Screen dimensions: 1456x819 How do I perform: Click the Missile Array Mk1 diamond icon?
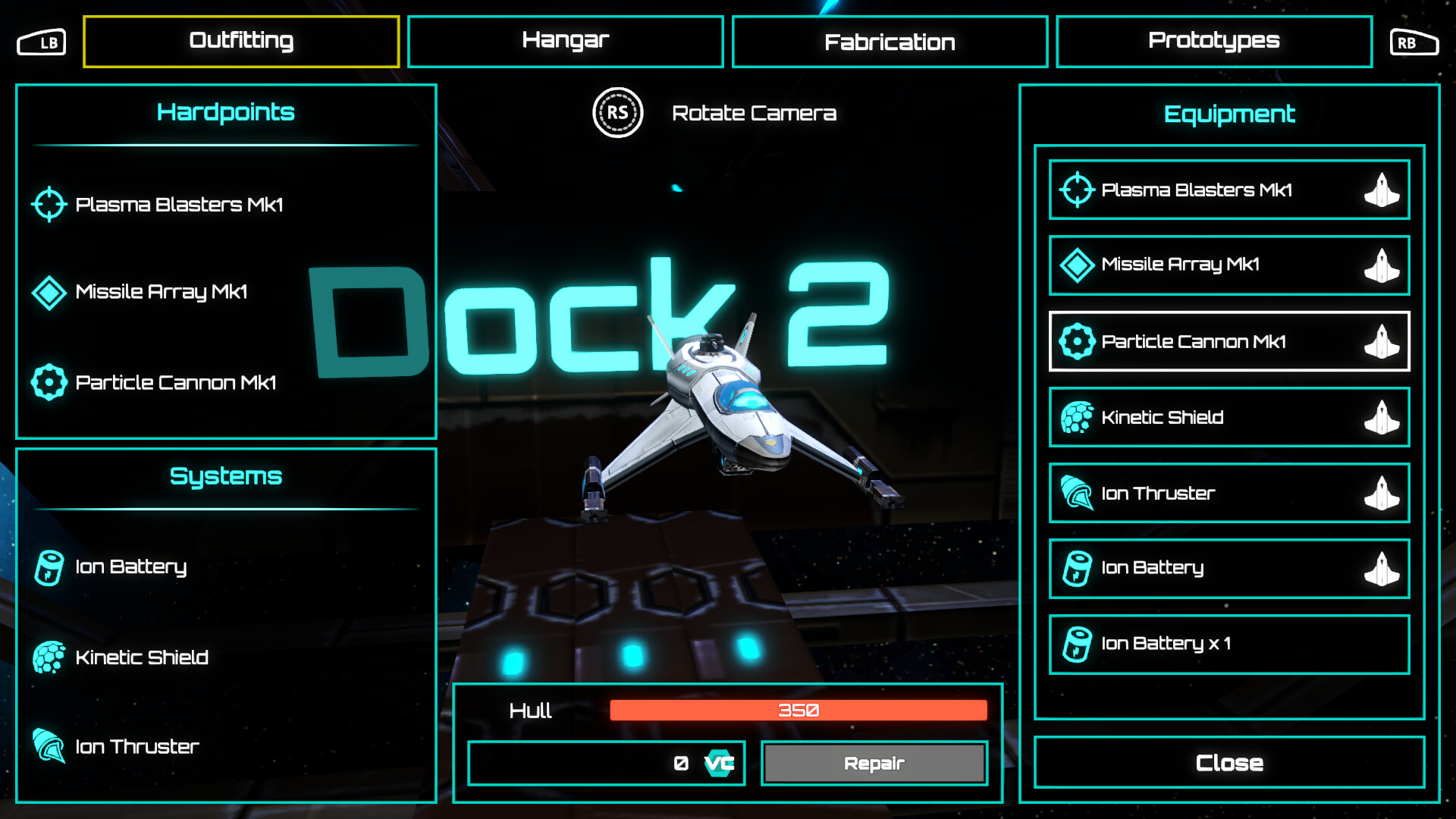click(49, 291)
